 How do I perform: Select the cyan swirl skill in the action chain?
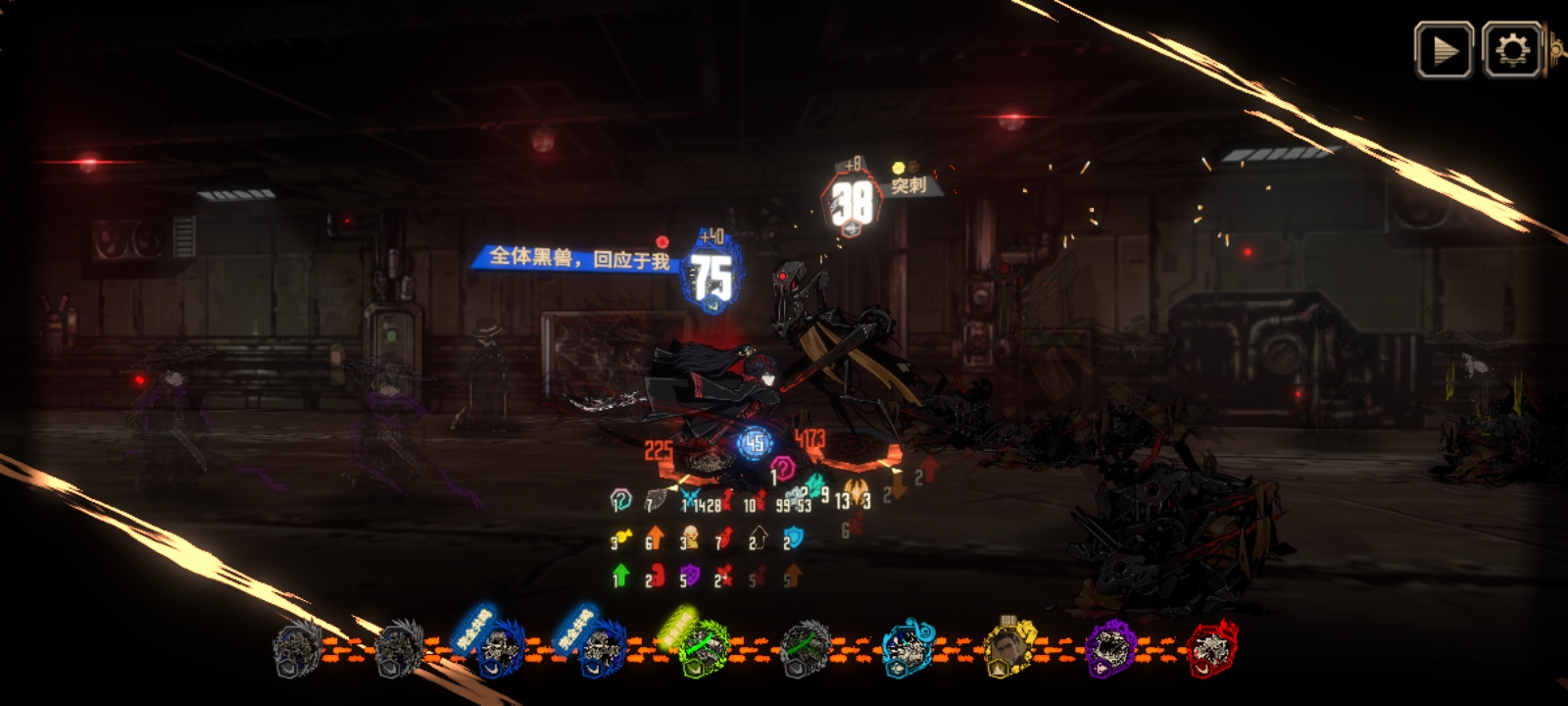coord(907,649)
